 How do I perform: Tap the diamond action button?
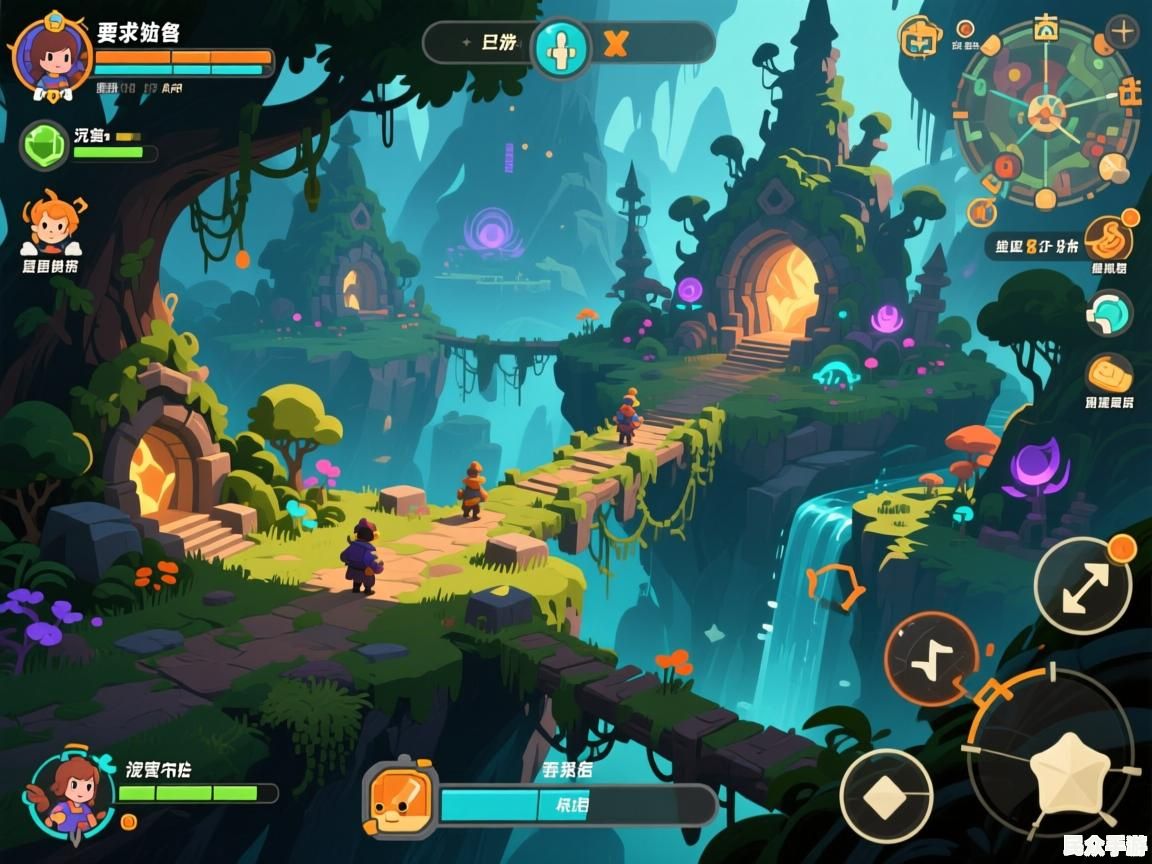pos(886,796)
